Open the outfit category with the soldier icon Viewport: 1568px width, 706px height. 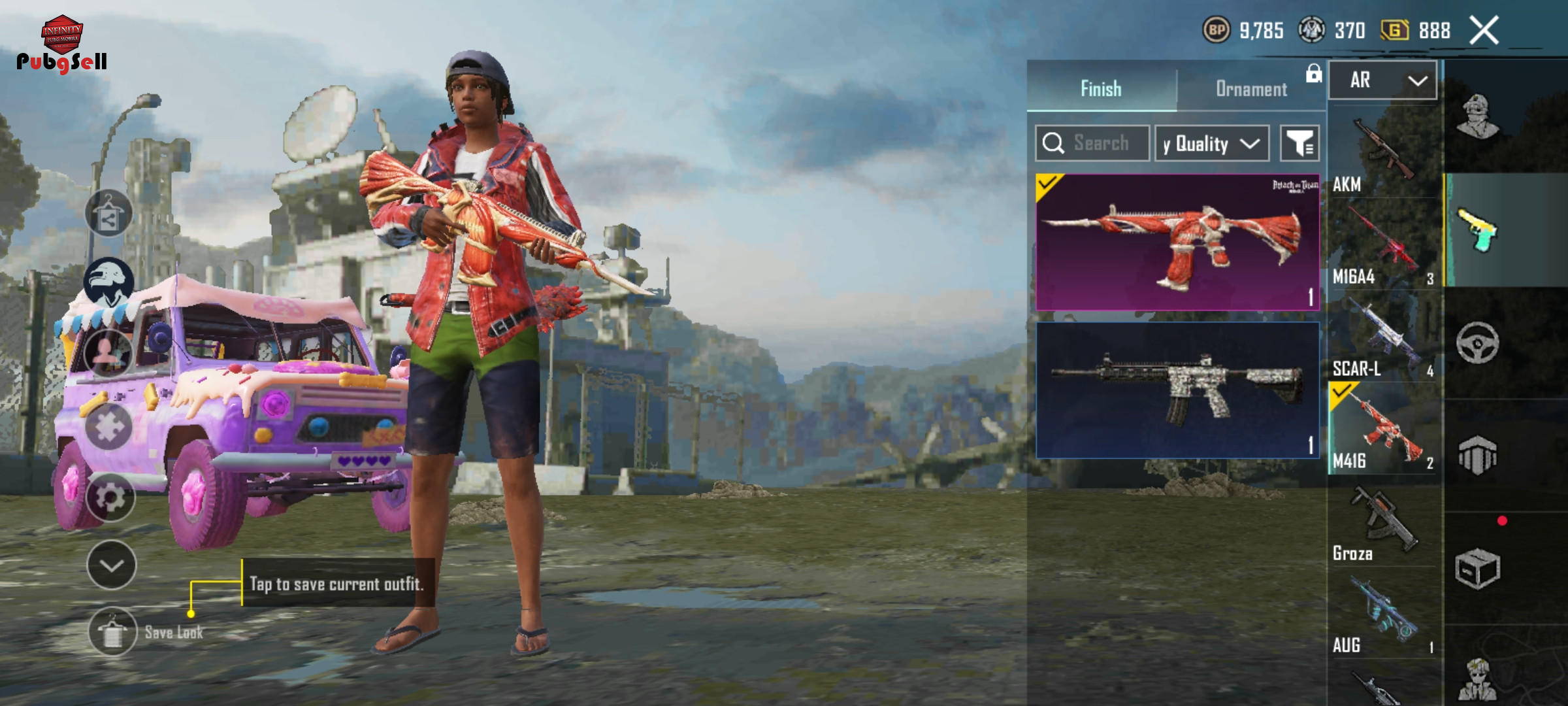1477,116
